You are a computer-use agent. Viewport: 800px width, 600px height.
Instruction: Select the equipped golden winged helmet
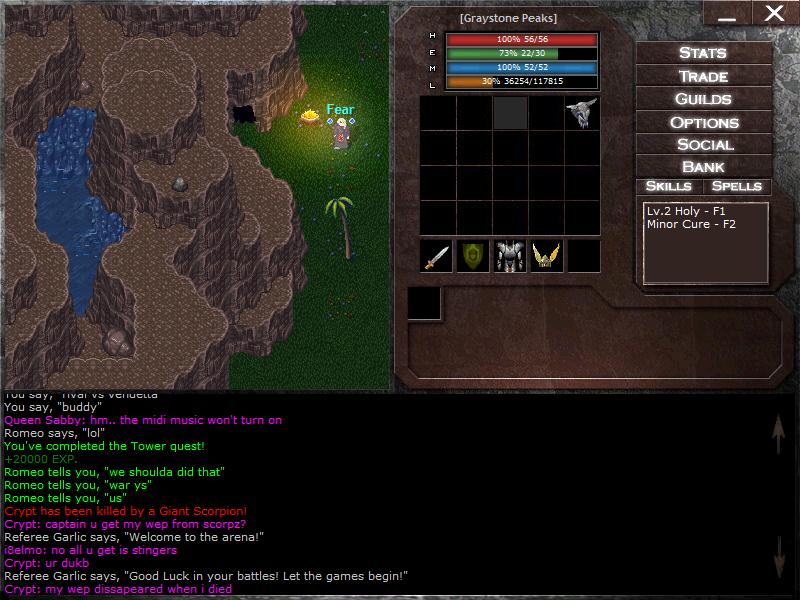546,256
